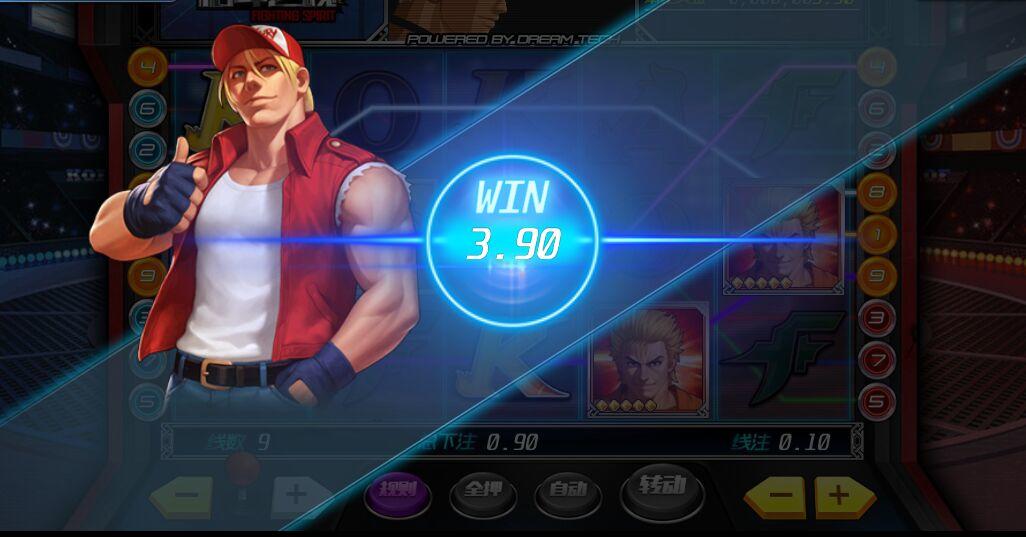The height and width of the screenshot is (537, 1026).
Task: Decrease the 线数 line count with minus
Action: [185, 493]
